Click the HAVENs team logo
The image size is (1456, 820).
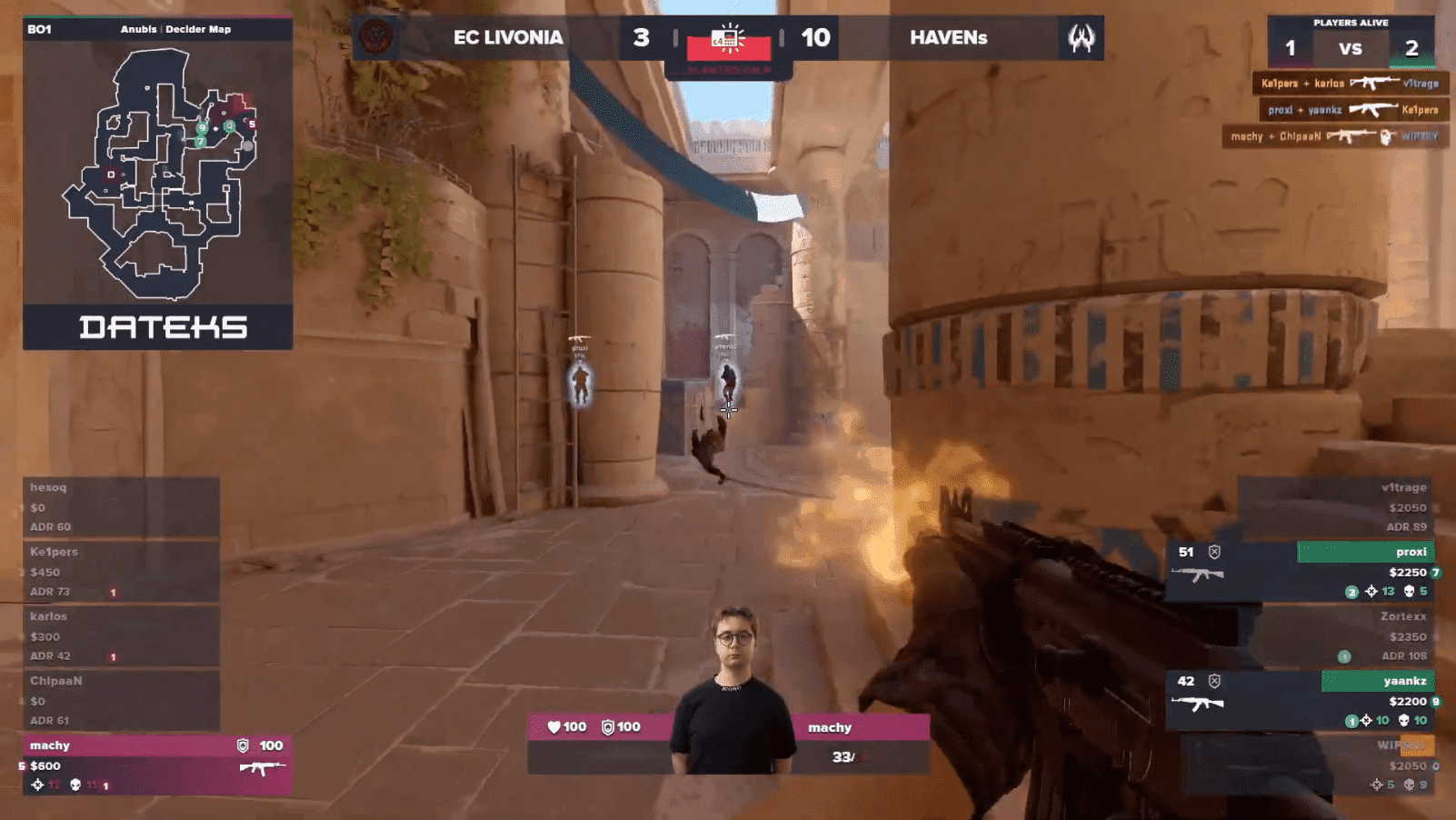(x=1081, y=37)
